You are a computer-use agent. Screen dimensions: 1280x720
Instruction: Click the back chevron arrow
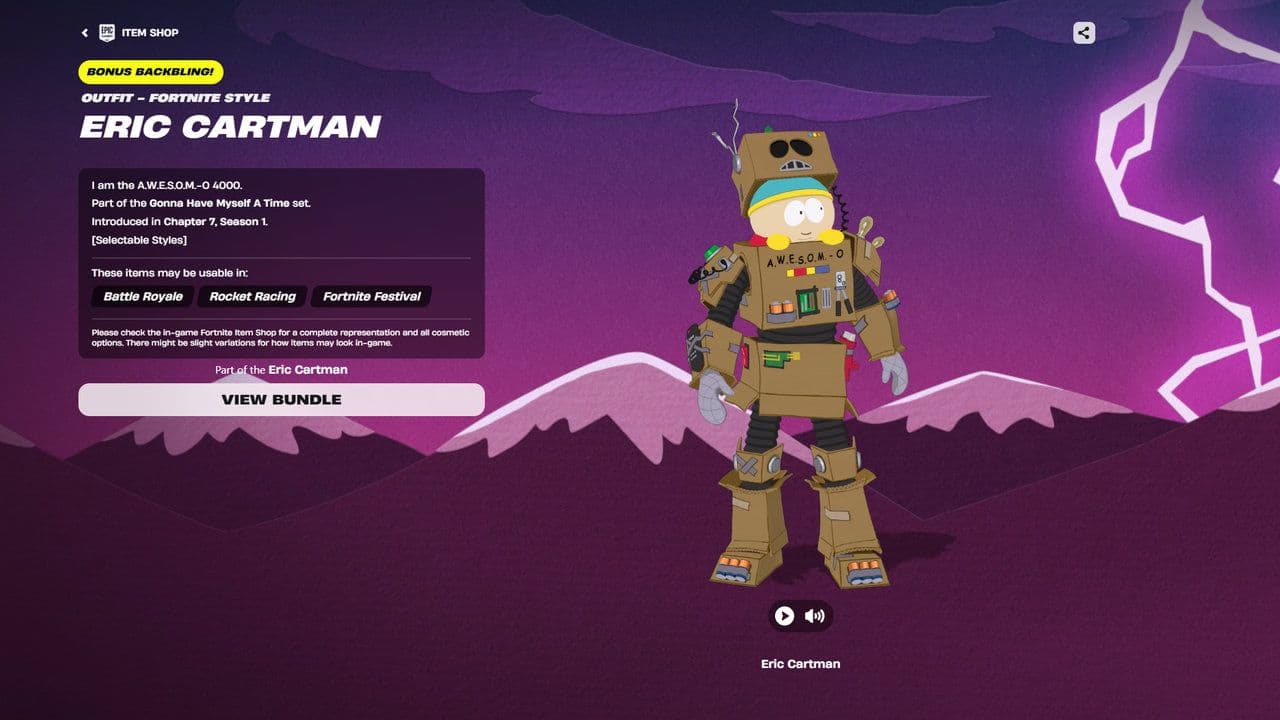(85, 32)
